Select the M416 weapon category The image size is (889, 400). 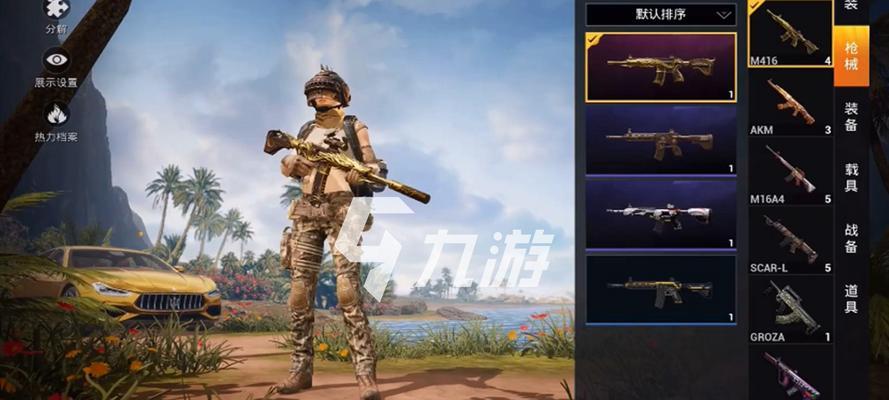click(x=791, y=35)
